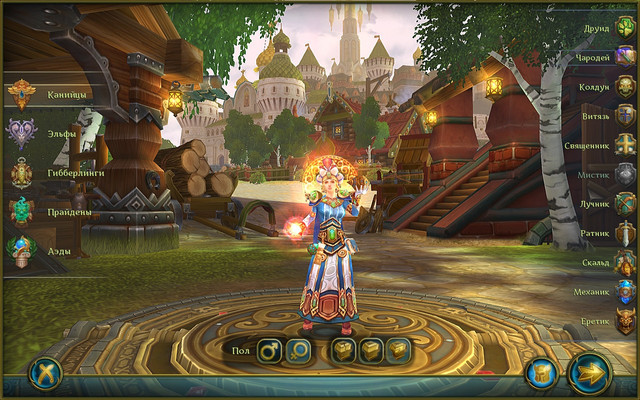Select the Друид class
Image resolution: width=640 pixels, height=400 pixels.
(625, 28)
